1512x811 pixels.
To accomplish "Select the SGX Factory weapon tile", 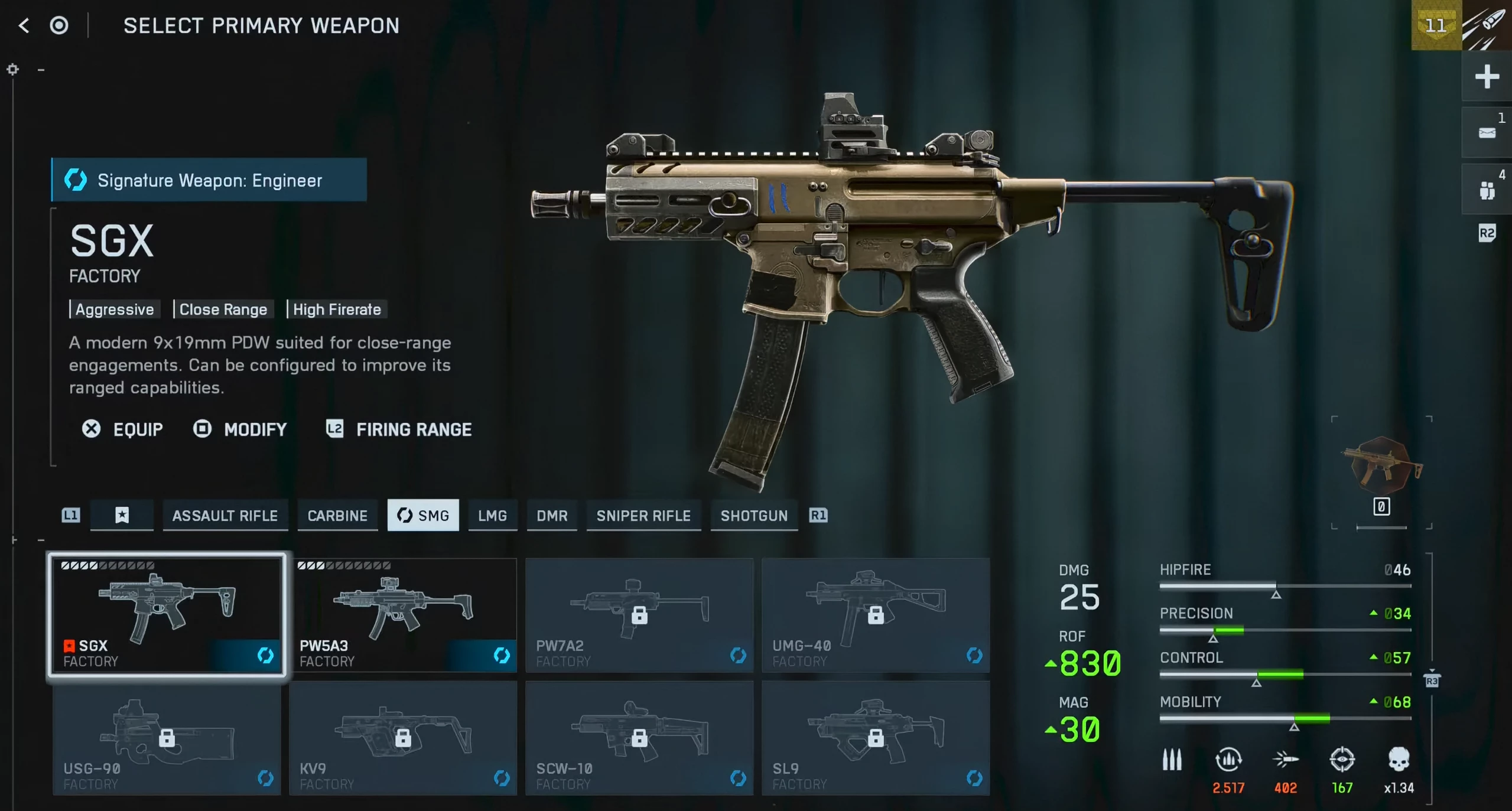I will [x=167, y=615].
